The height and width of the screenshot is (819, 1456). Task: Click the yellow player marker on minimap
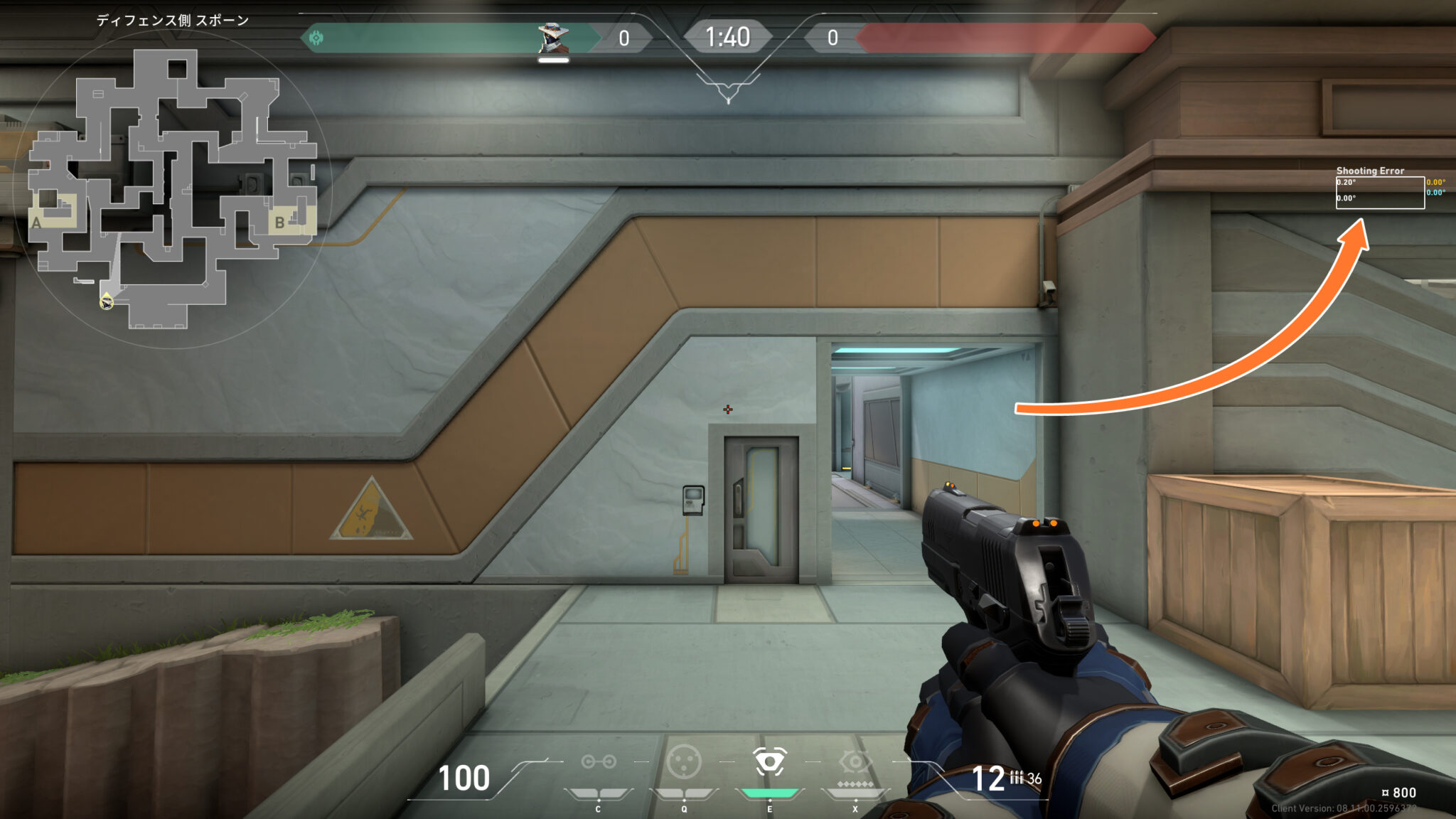107,302
